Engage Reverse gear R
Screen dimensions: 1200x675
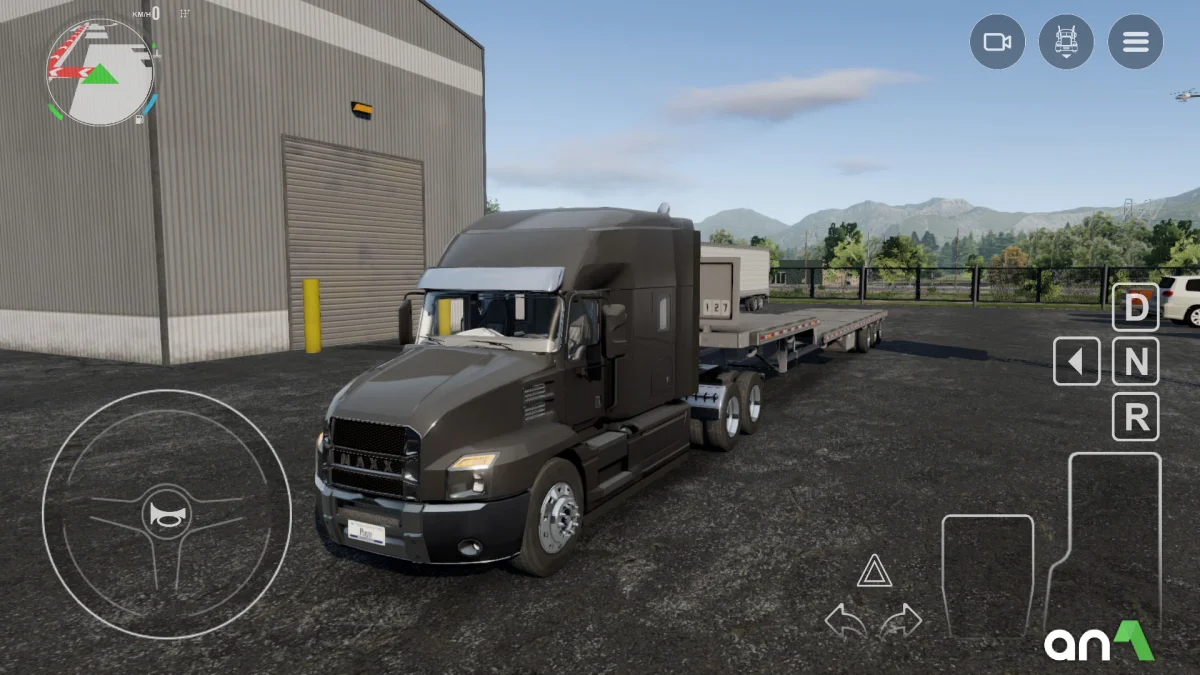pos(1136,417)
